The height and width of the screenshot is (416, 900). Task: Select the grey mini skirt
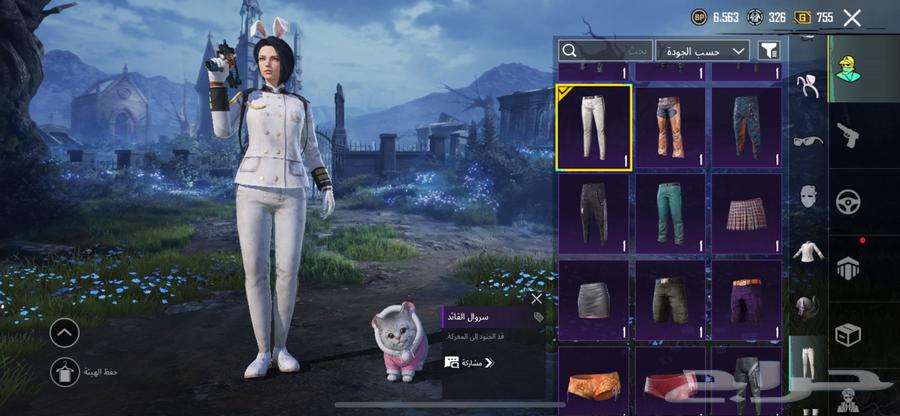(594, 298)
